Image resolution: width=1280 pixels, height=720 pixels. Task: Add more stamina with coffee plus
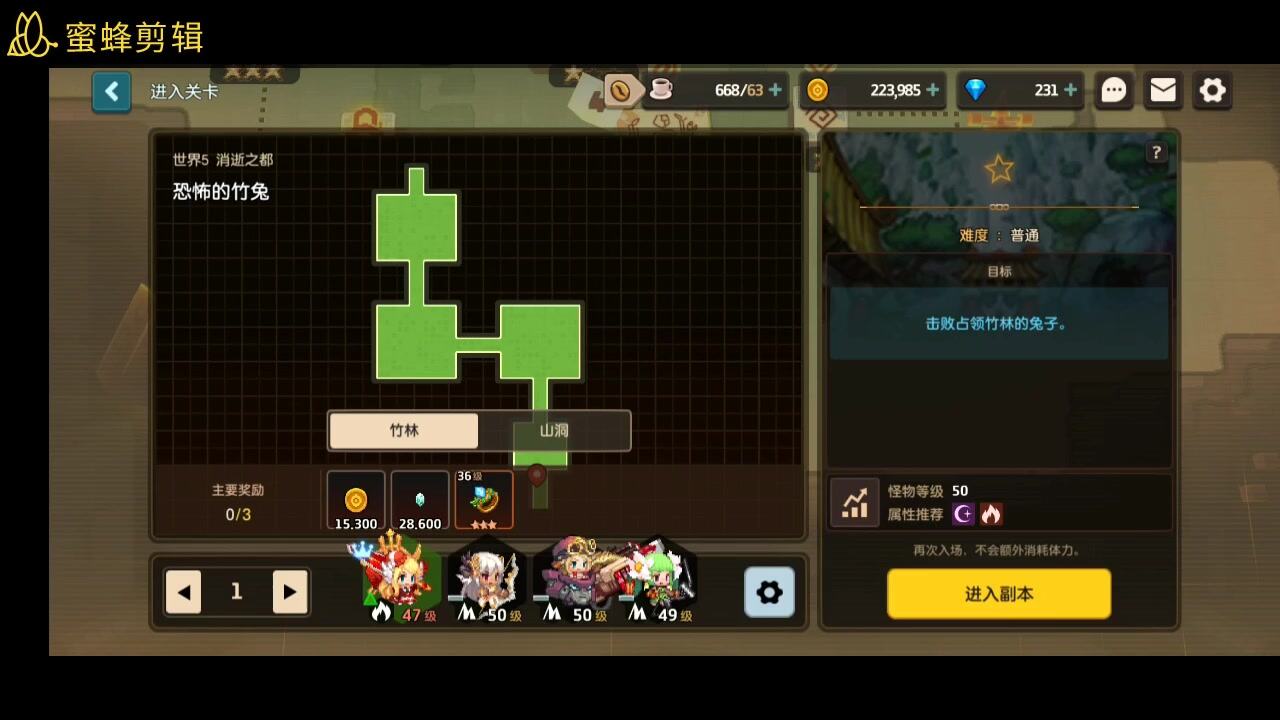775,90
